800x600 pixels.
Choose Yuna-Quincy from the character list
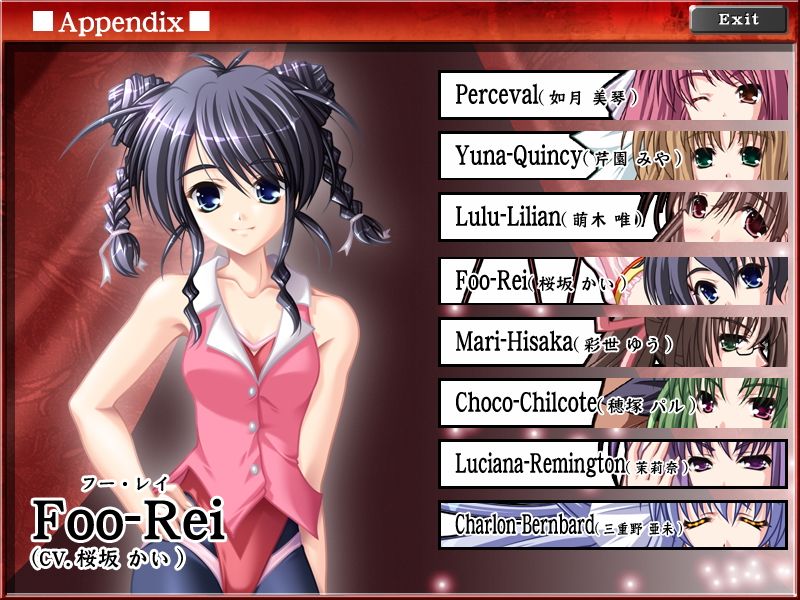click(612, 157)
